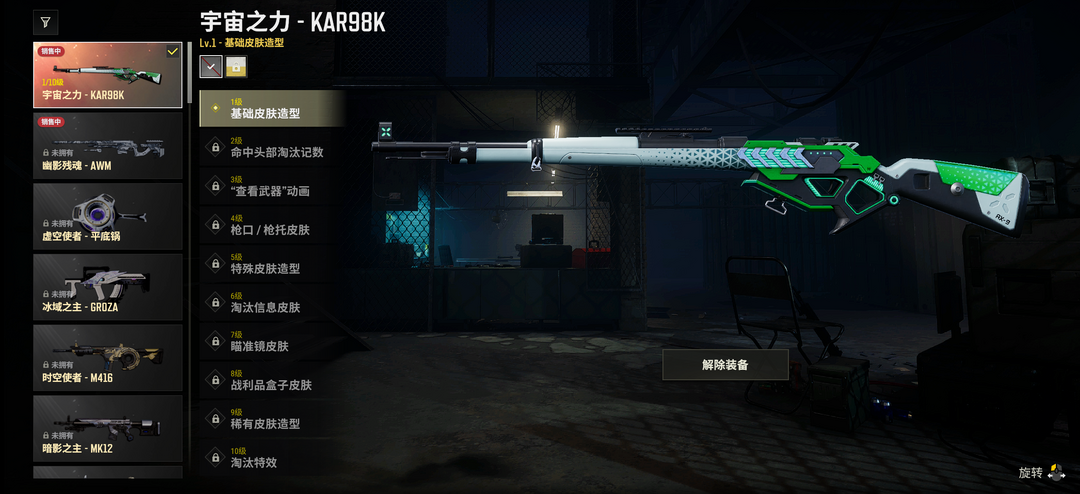Pick the 冰域之主 - GROZA skin tile
Image resolution: width=1080 pixels, height=494 pixels.
coord(107,287)
